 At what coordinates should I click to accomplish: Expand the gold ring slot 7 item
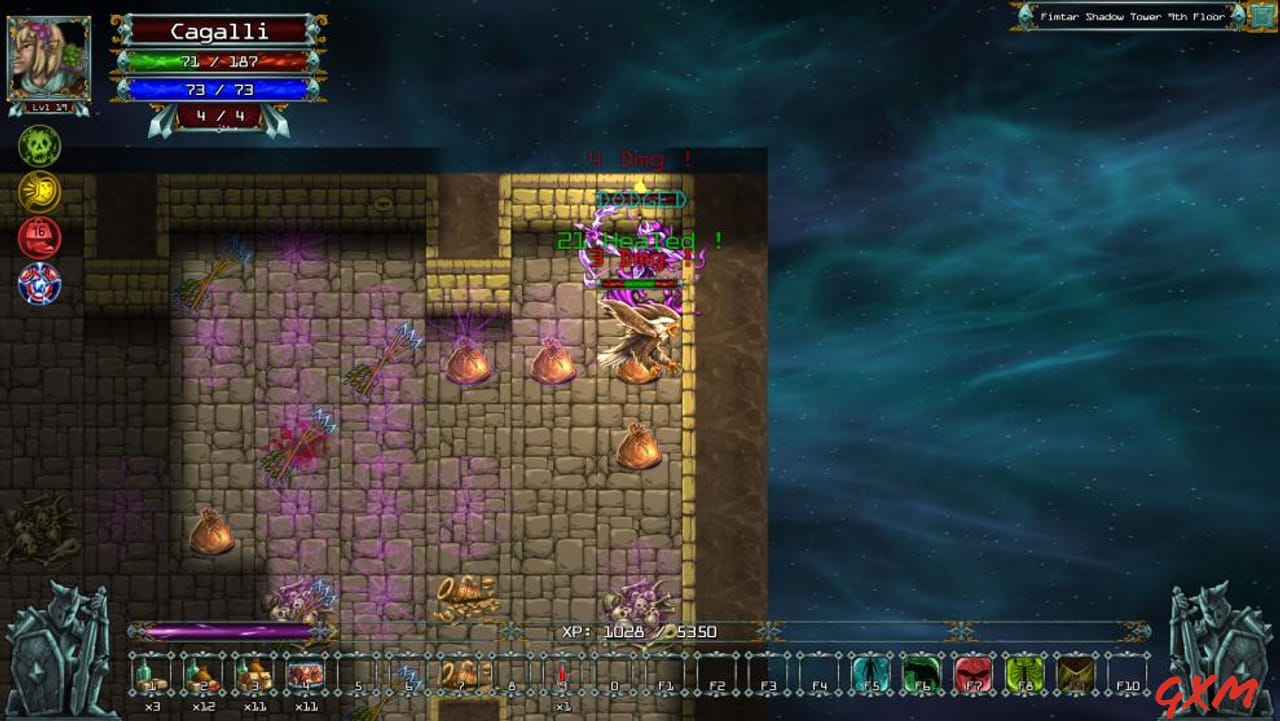[459, 672]
